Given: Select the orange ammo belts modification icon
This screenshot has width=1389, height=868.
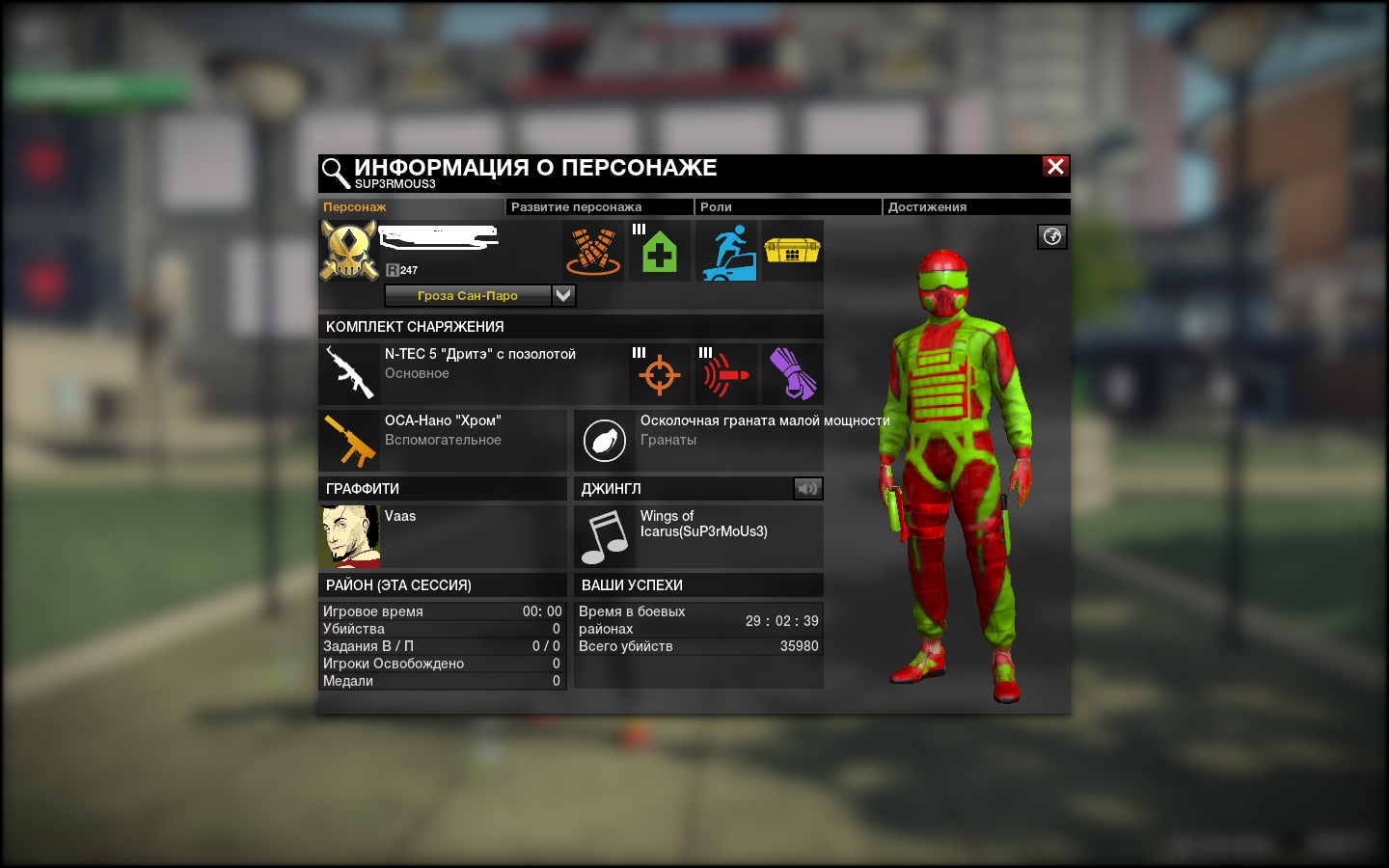Looking at the screenshot, I should (x=593, y=251).
